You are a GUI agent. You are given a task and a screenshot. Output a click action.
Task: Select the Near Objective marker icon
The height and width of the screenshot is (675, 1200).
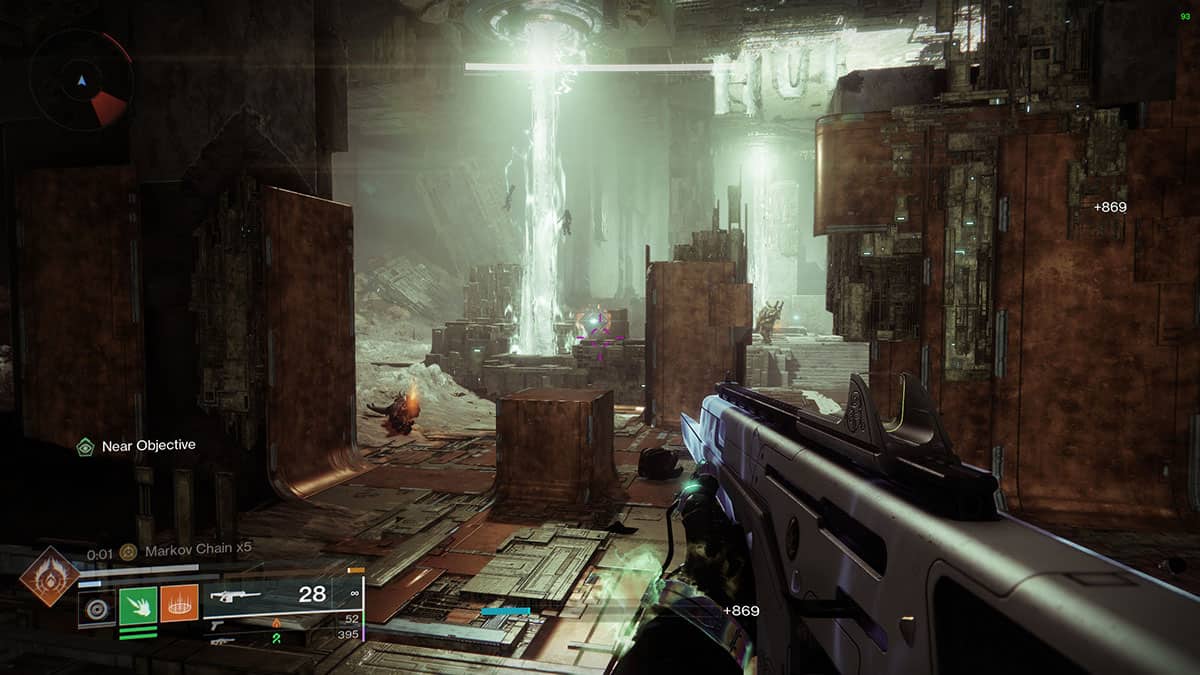(86, 446)
